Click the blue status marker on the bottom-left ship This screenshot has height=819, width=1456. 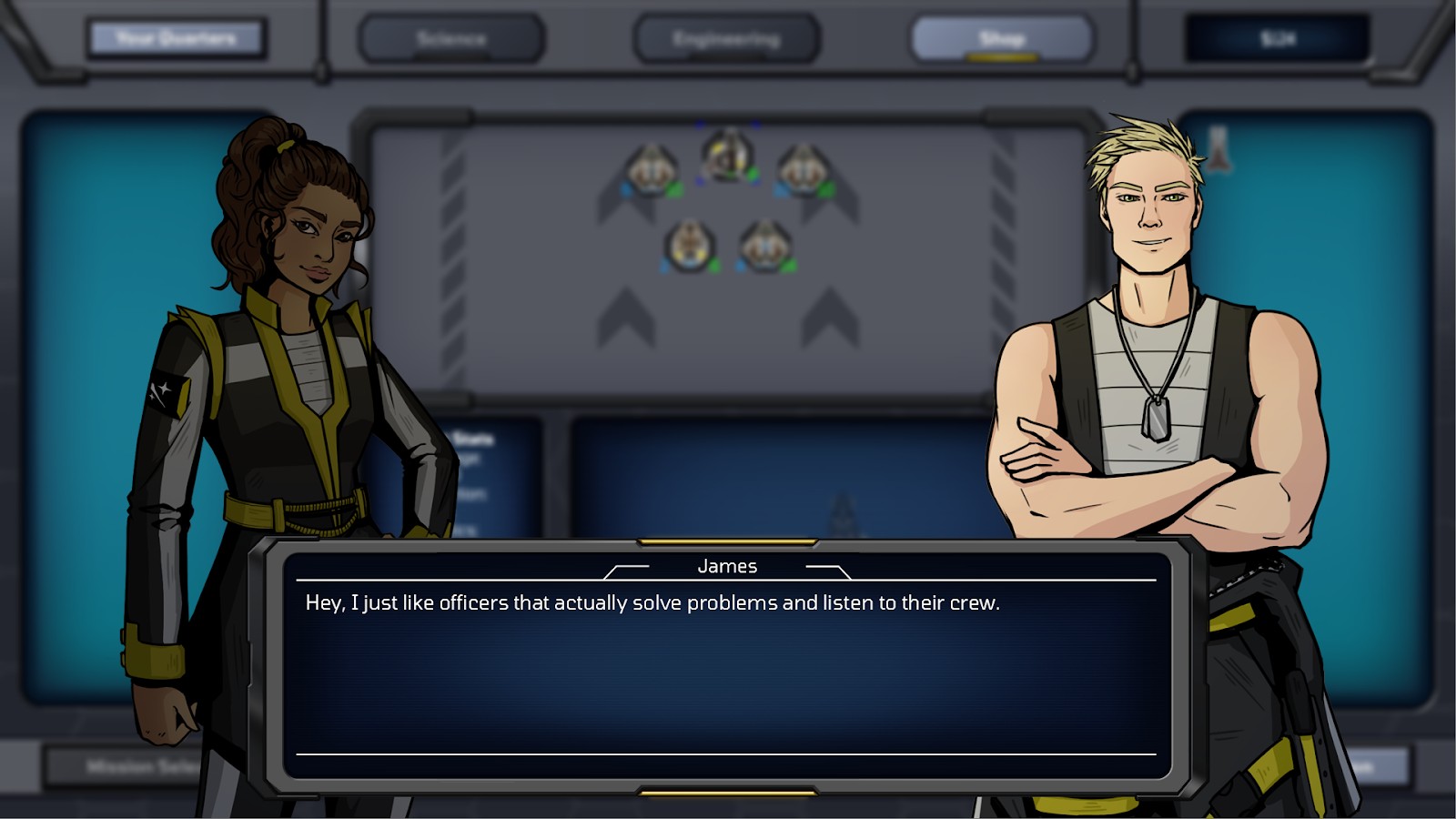[x=665, y=265]
